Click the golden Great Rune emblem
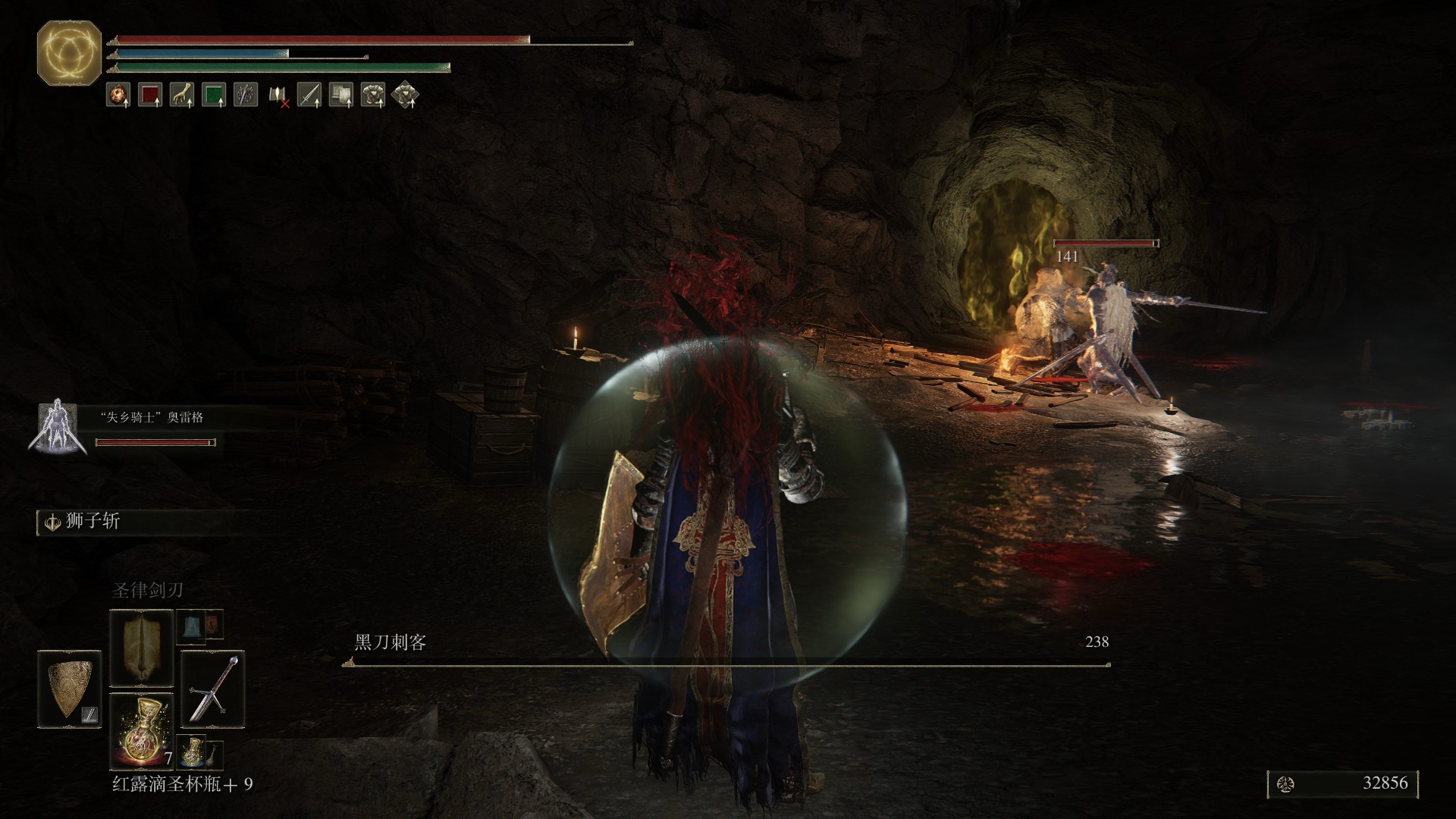The image size is (1456, 819). [69, 52]
